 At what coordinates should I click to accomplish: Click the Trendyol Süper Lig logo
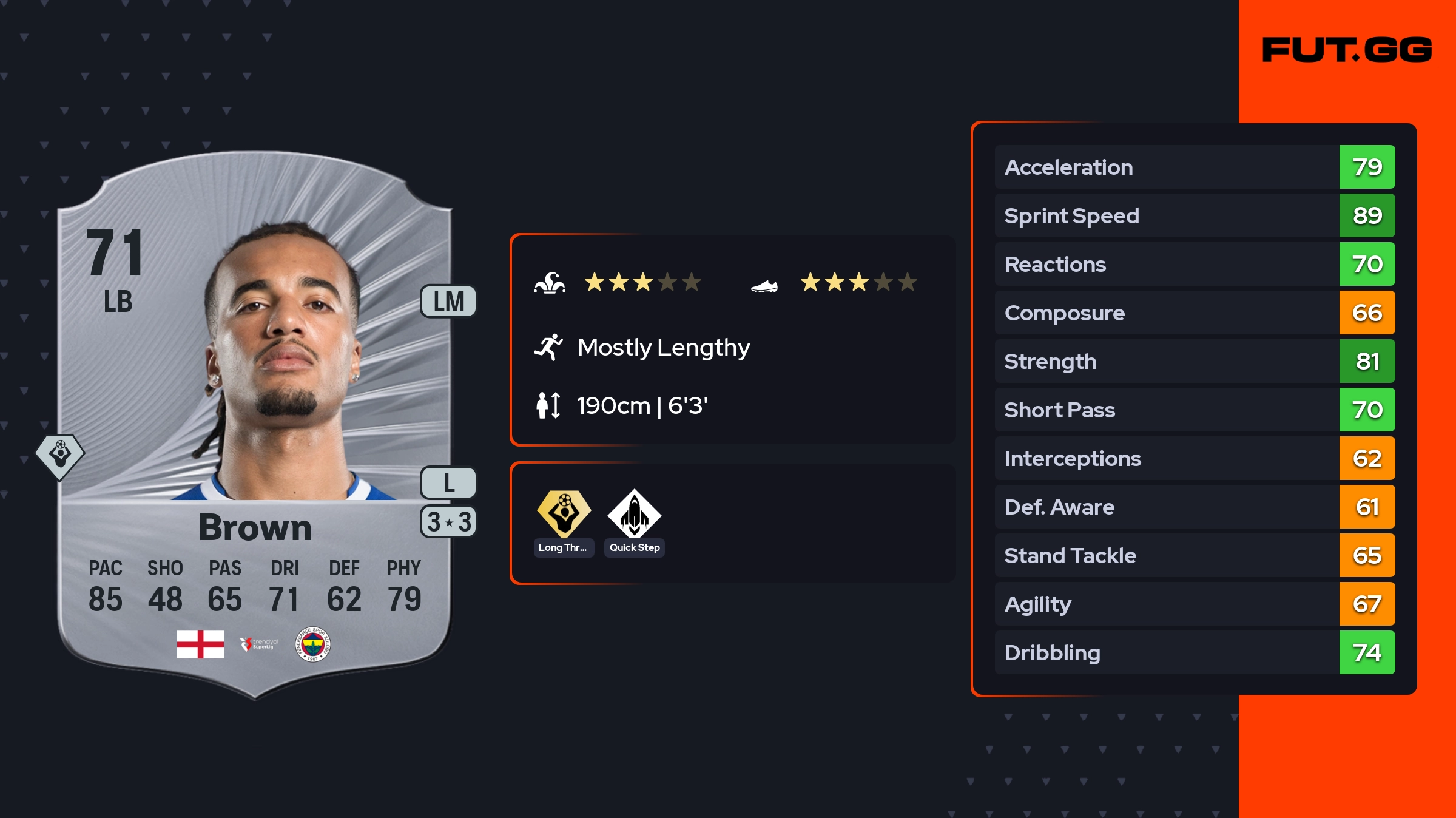coord(259,644)
